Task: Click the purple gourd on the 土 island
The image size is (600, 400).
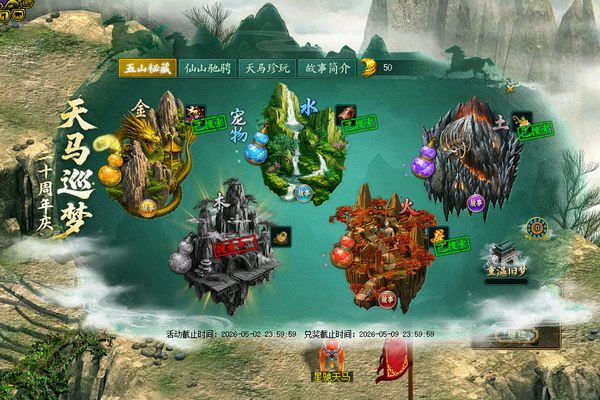Action: 423,163
